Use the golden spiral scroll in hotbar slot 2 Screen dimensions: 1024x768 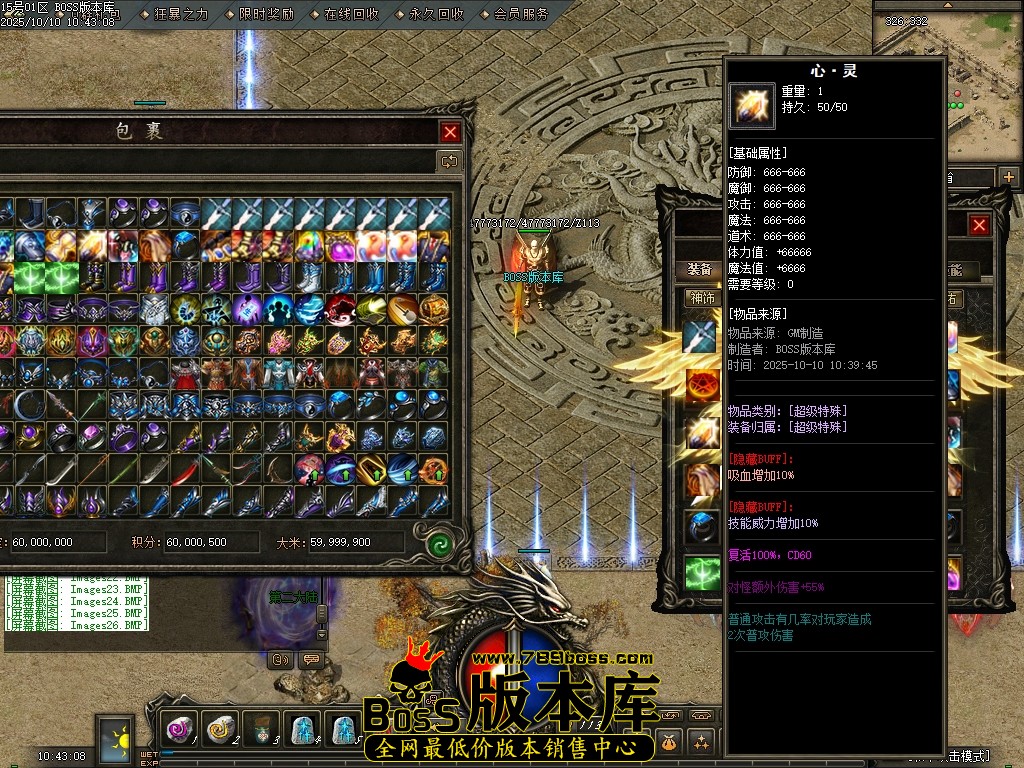220,730
